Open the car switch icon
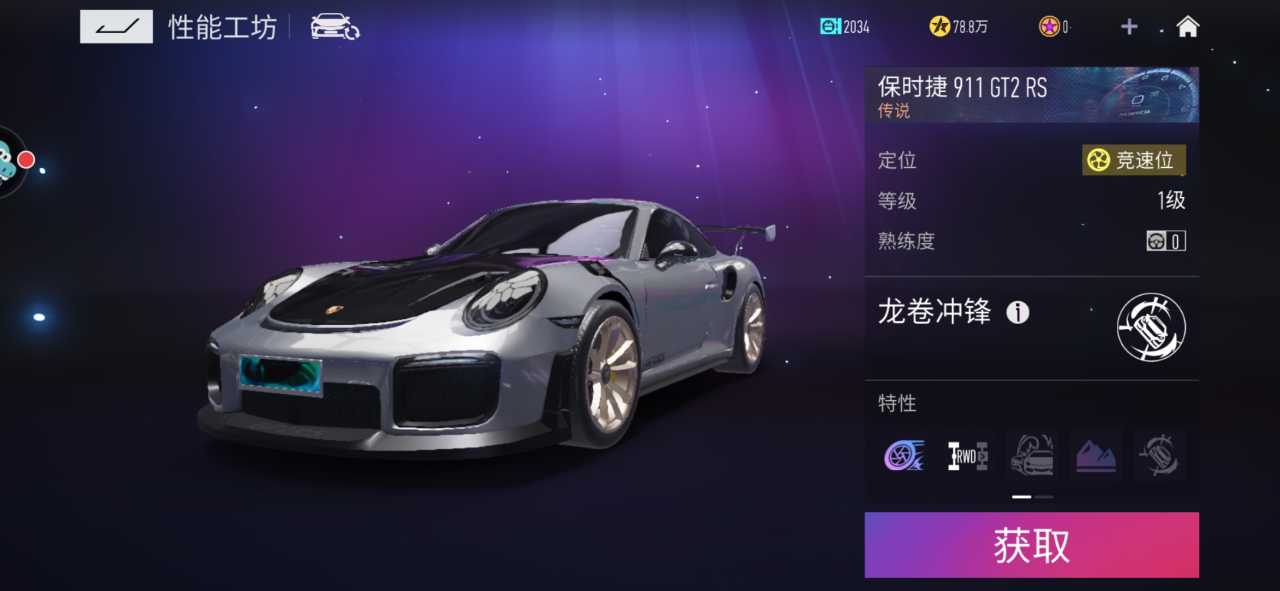1280x591 pixels. pos(334,27)
